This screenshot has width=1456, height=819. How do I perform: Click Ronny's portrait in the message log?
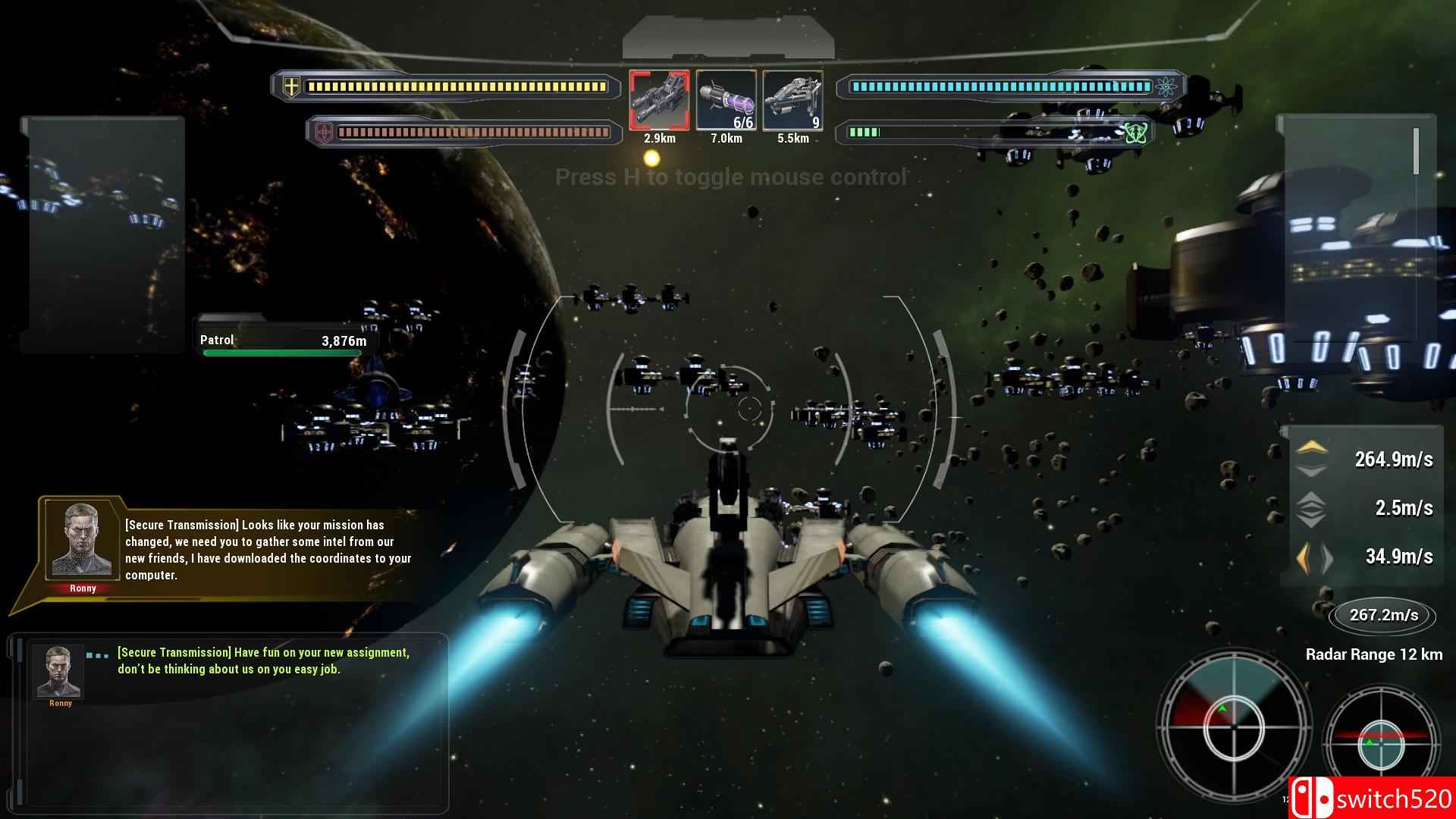[x=58, y=671]
